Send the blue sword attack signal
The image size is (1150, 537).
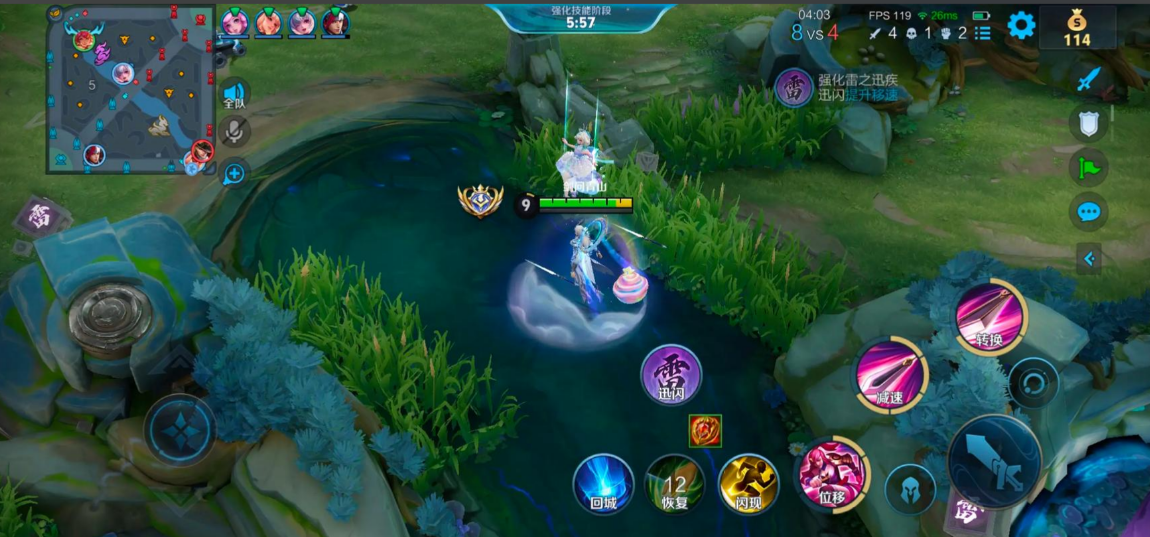[x=1088, y=79]
